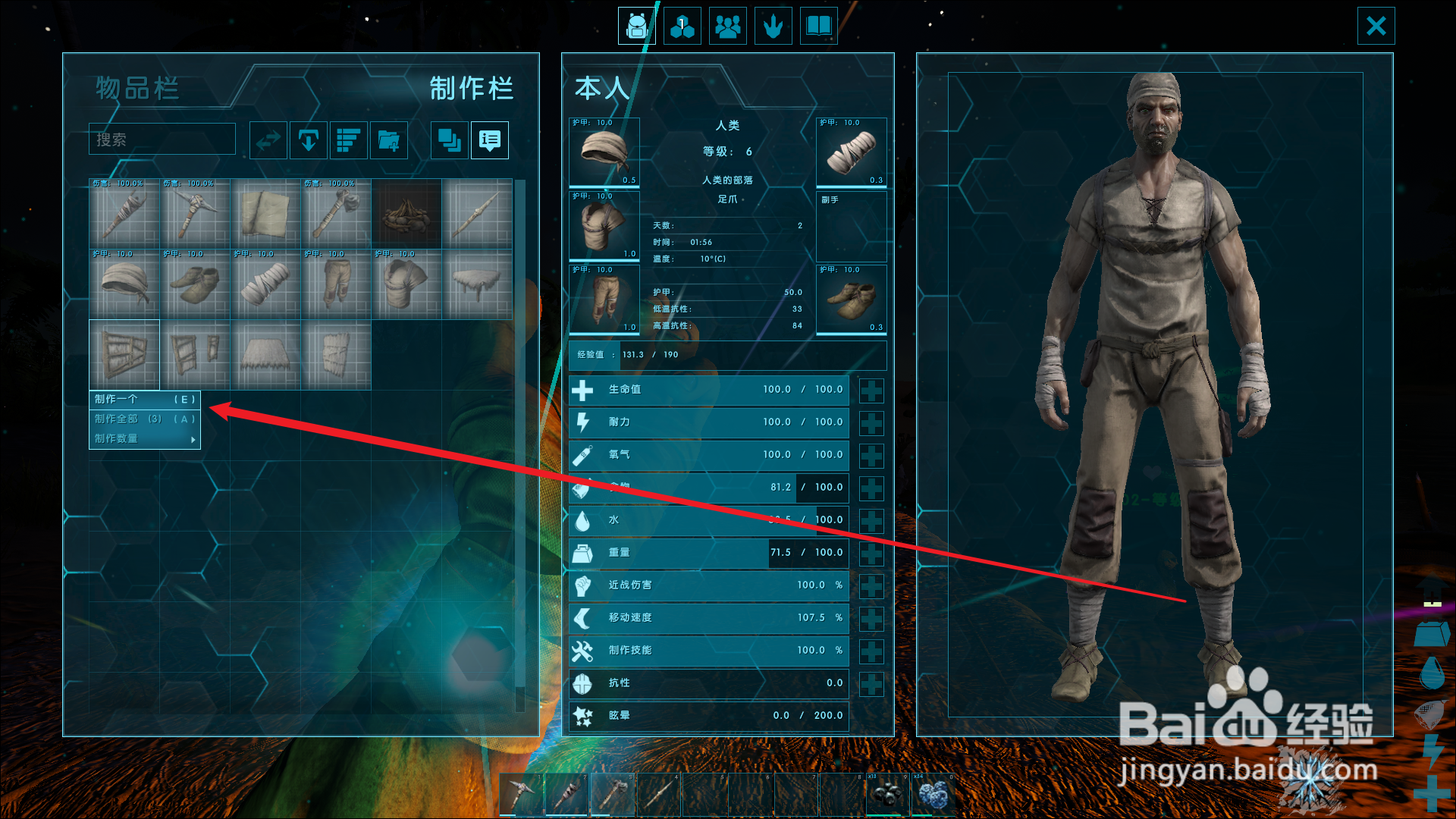Select the campfire crafting blueprint
This screenshot has width=1456, height=819.
[x=406, y=215]
